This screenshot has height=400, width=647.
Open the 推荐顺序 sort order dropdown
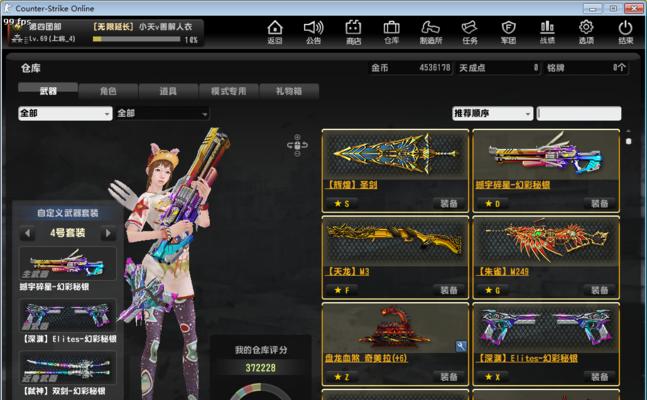(x=492, y=113)
